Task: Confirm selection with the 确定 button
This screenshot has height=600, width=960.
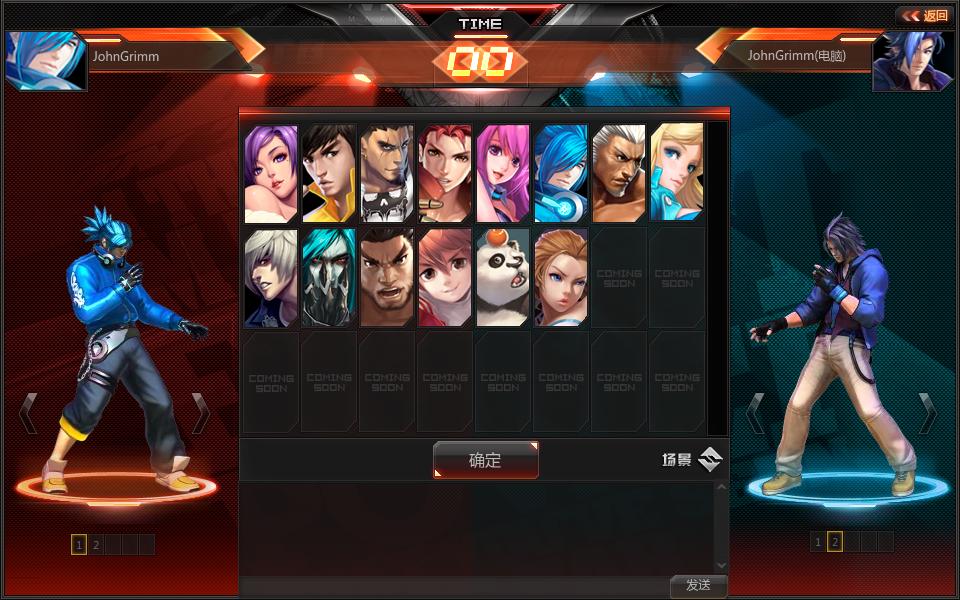Action: pyautogui.click(x=485, y=460)
